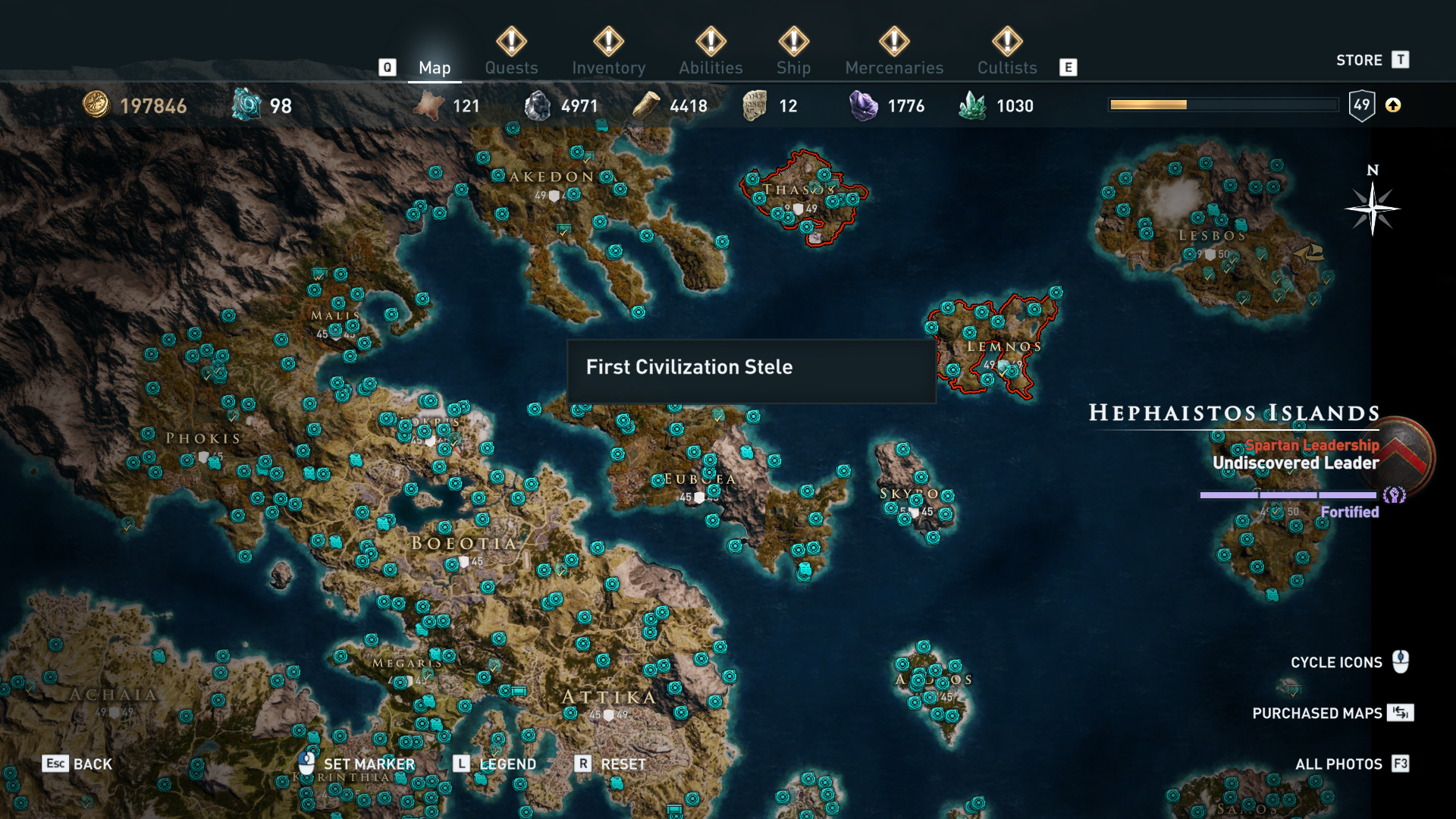This screenshot has height=819, width=1456.
Task: Select the Lesbos ship marker
Action: 1309,253
